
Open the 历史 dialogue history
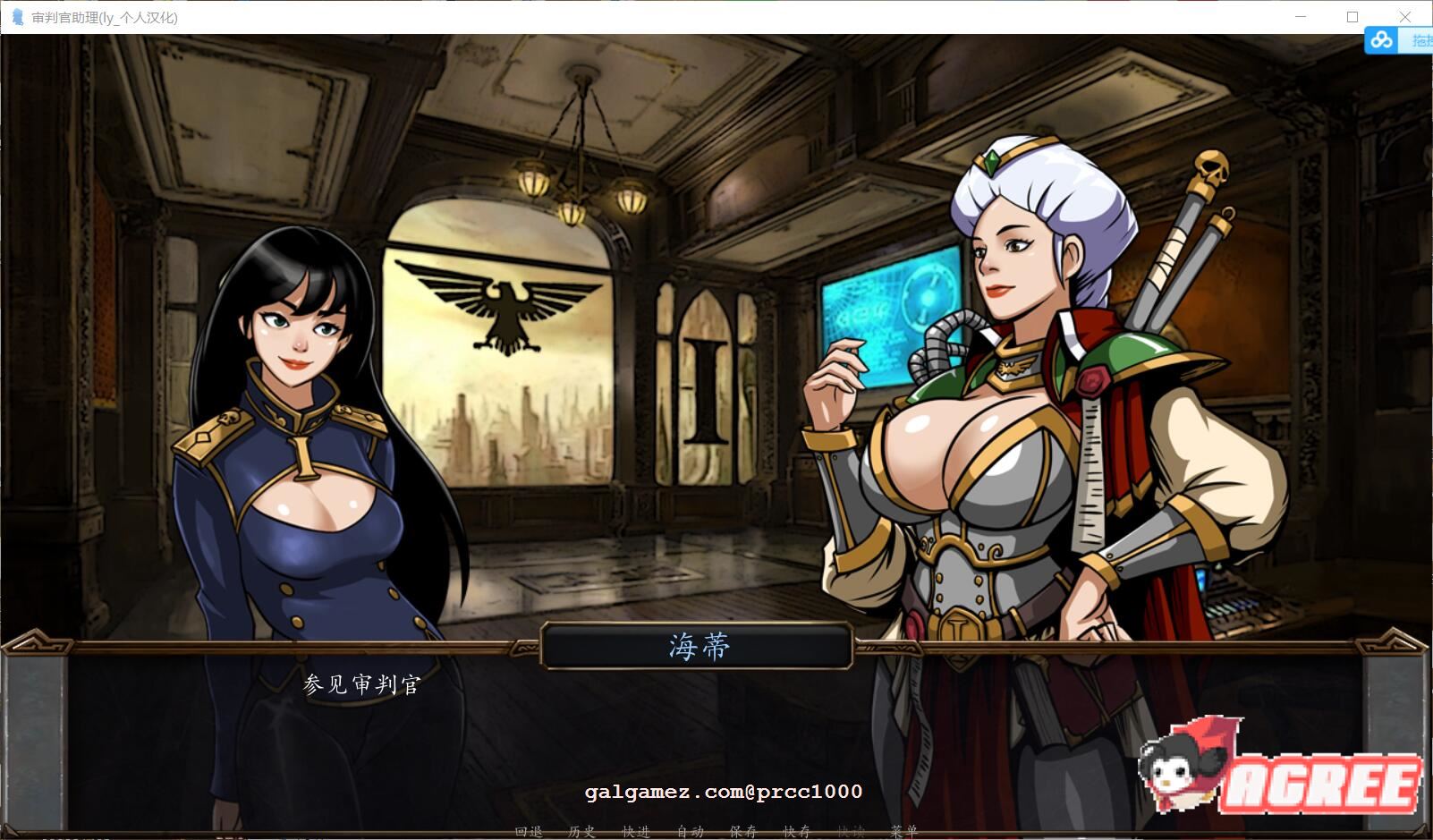581,832
